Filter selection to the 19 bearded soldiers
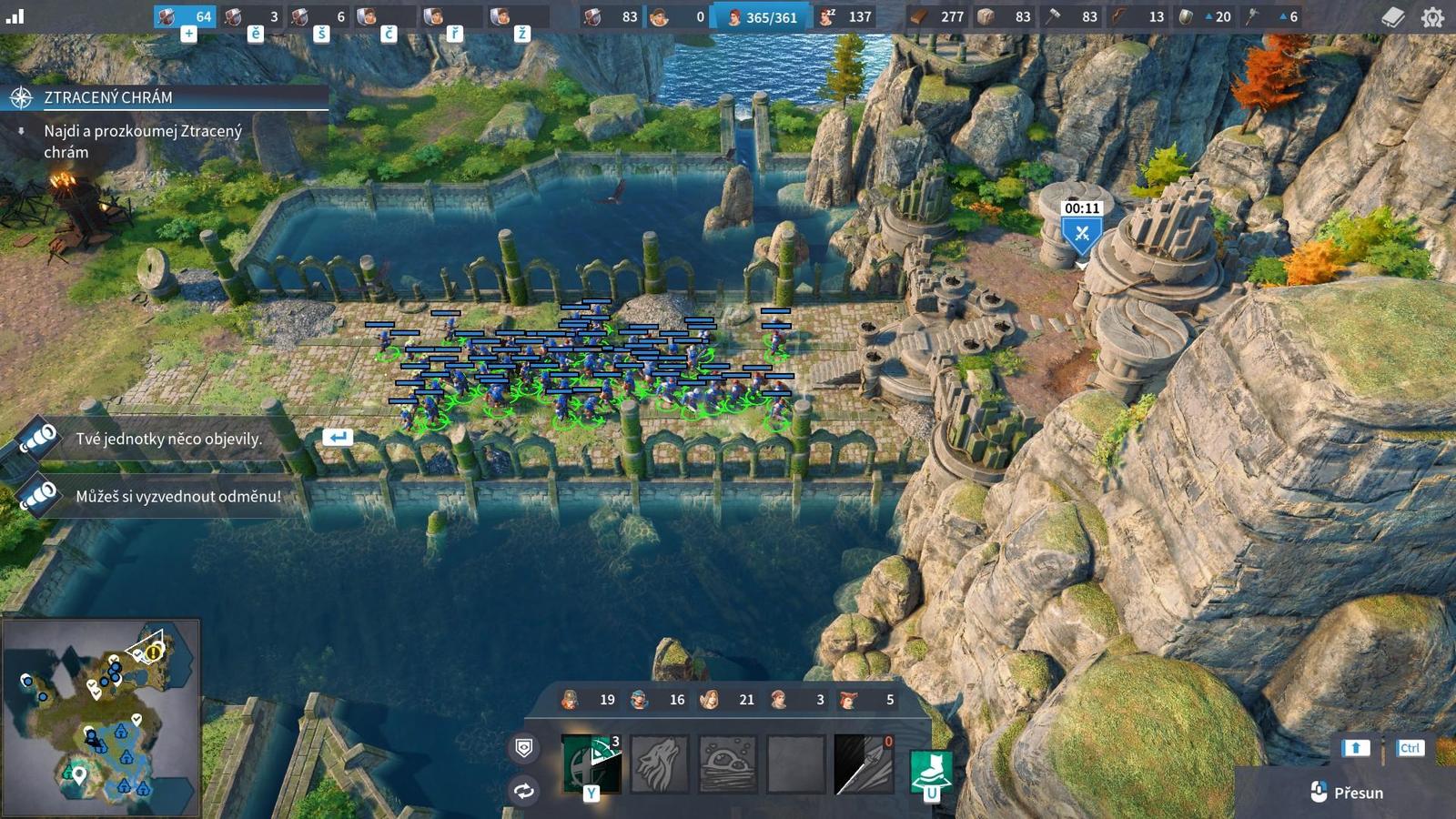1456x819 pixels. pyautogui.click(x=589, y=700)
